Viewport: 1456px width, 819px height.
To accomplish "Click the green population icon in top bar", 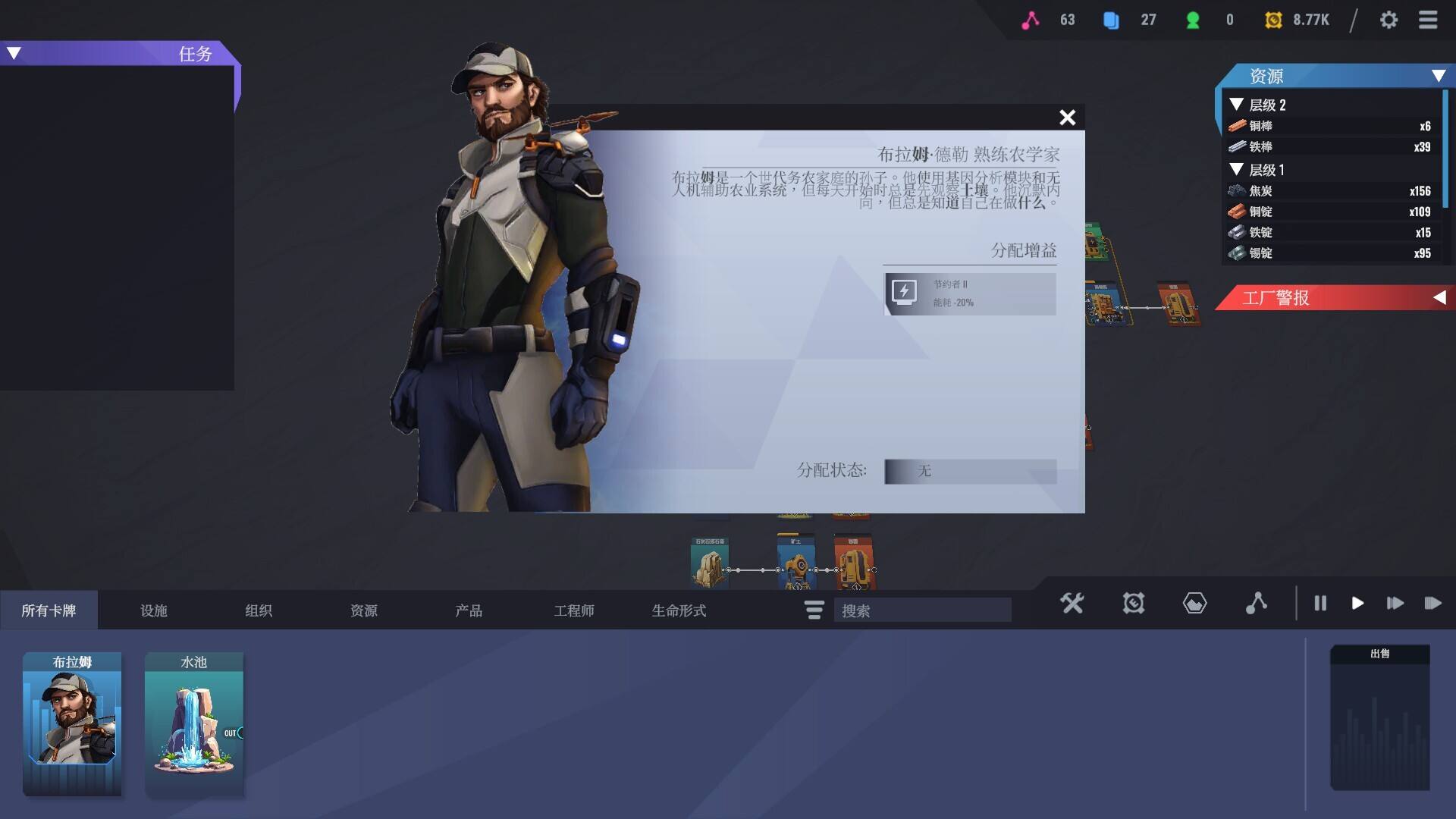I will [x=1192, y=19].
